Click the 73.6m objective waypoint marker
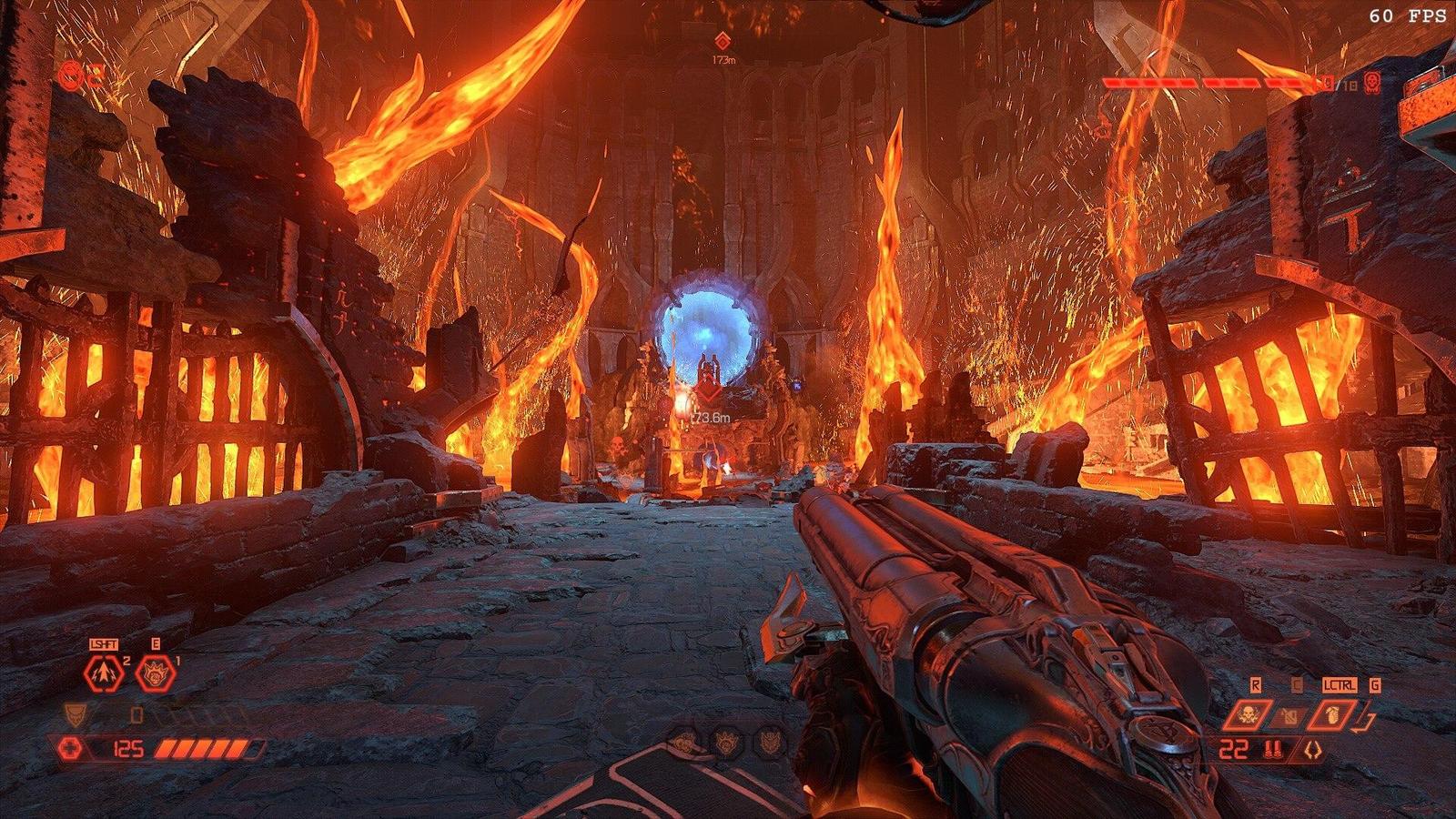The image size is (1456, 819). (710, 394)
